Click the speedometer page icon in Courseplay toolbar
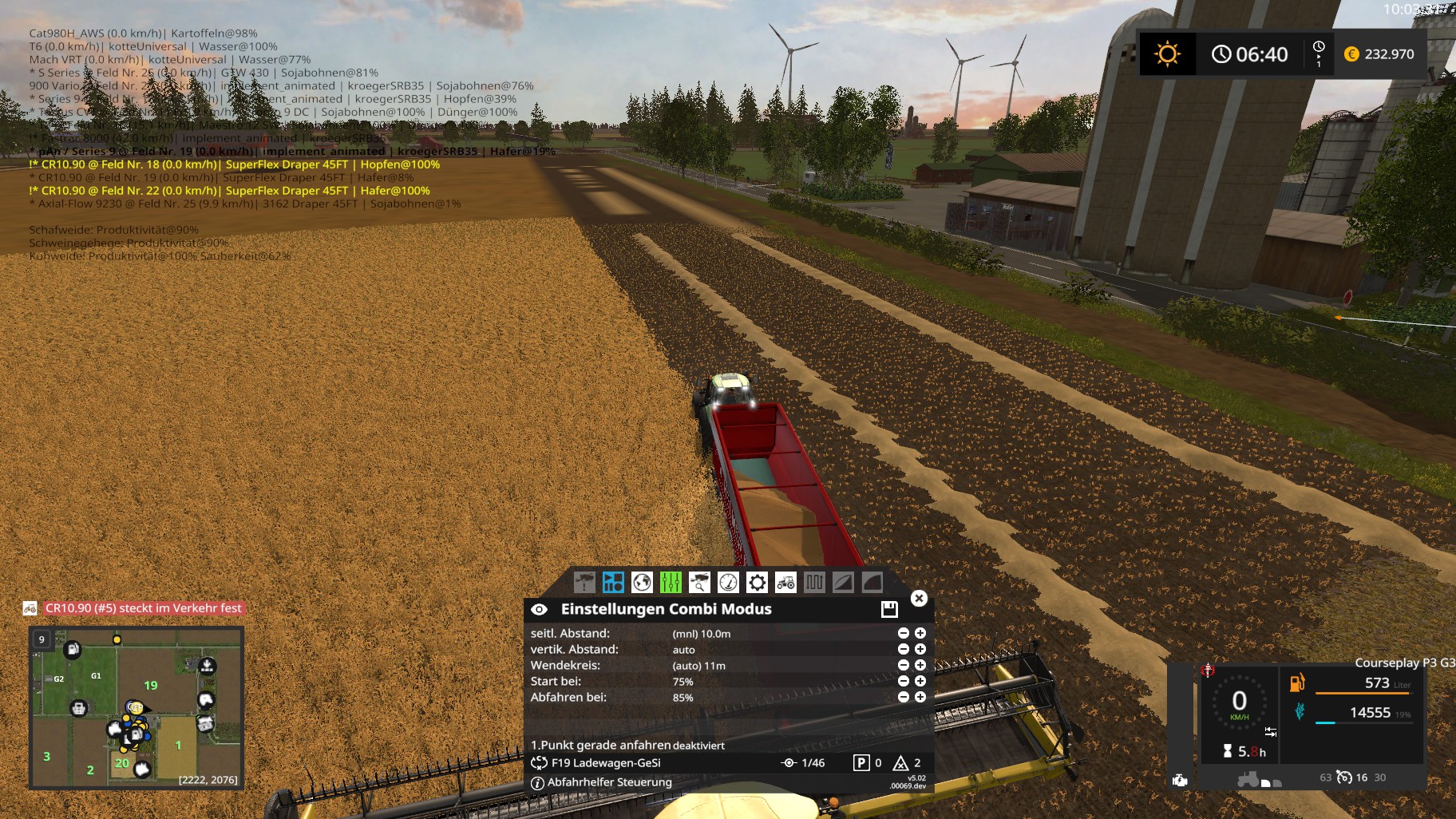 [x=728, y=581]
